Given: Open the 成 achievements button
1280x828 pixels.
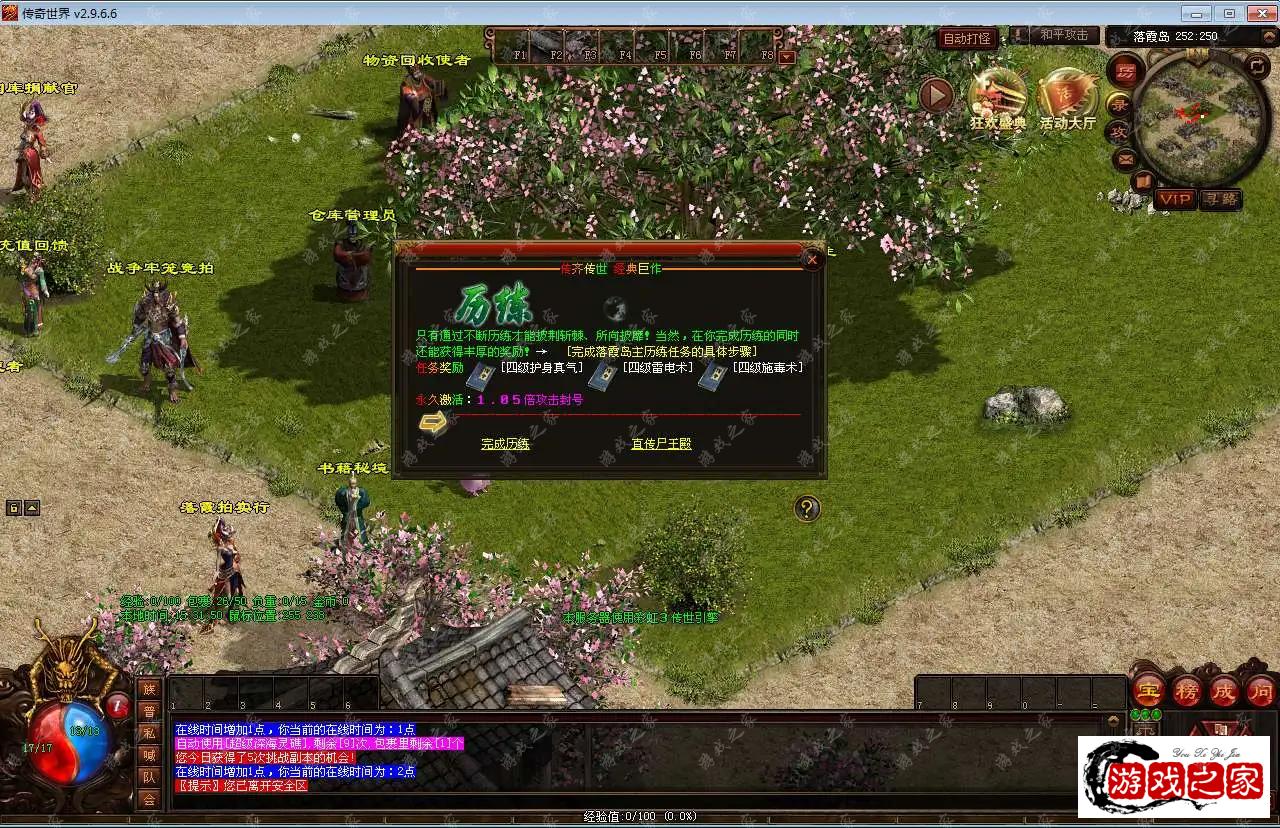Looking at the screenshot, I should coord(1224,690).
